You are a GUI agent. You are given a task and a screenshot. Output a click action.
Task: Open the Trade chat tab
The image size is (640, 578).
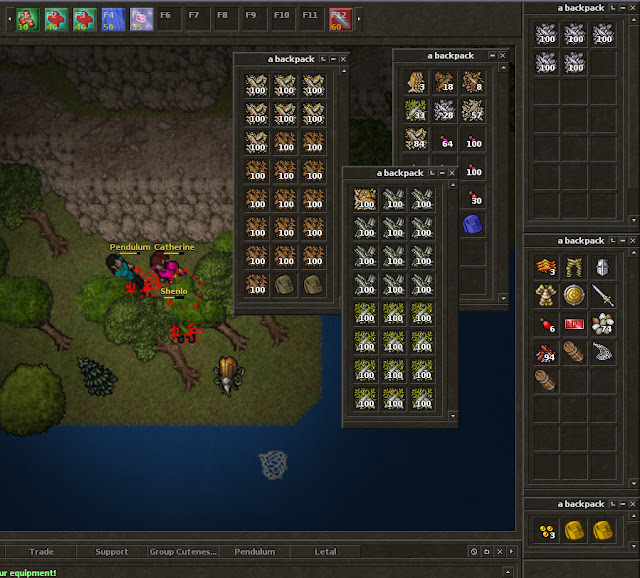pyautogui.click(x=42, y=551)
